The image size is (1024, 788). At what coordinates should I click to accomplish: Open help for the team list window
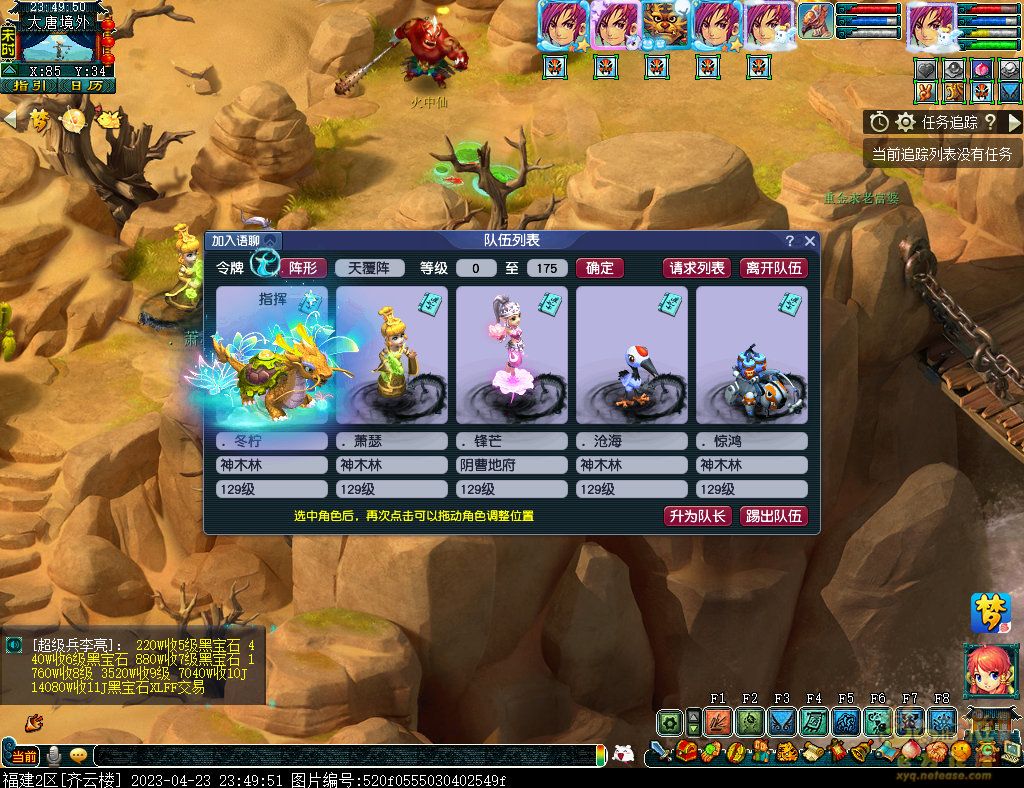pos(790,241)
